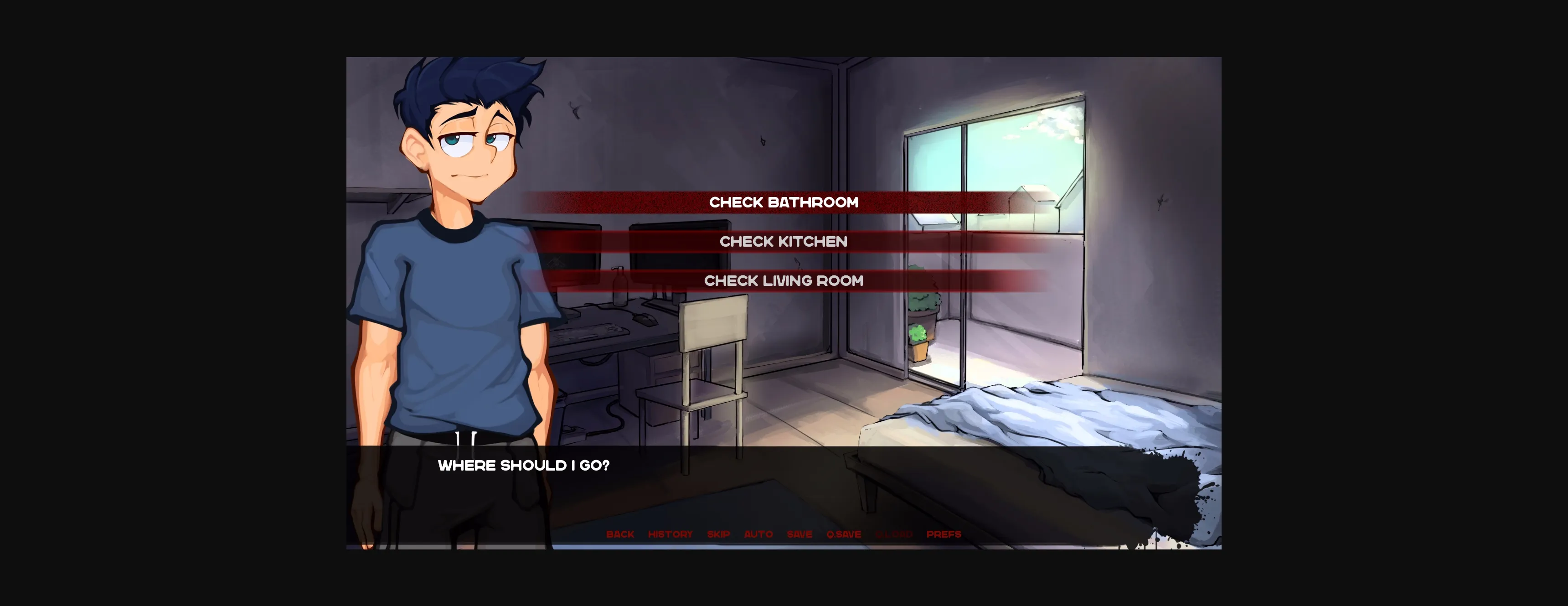Open the Save screen
This screenshot has width=1568, height=606.
coord(799,534)
